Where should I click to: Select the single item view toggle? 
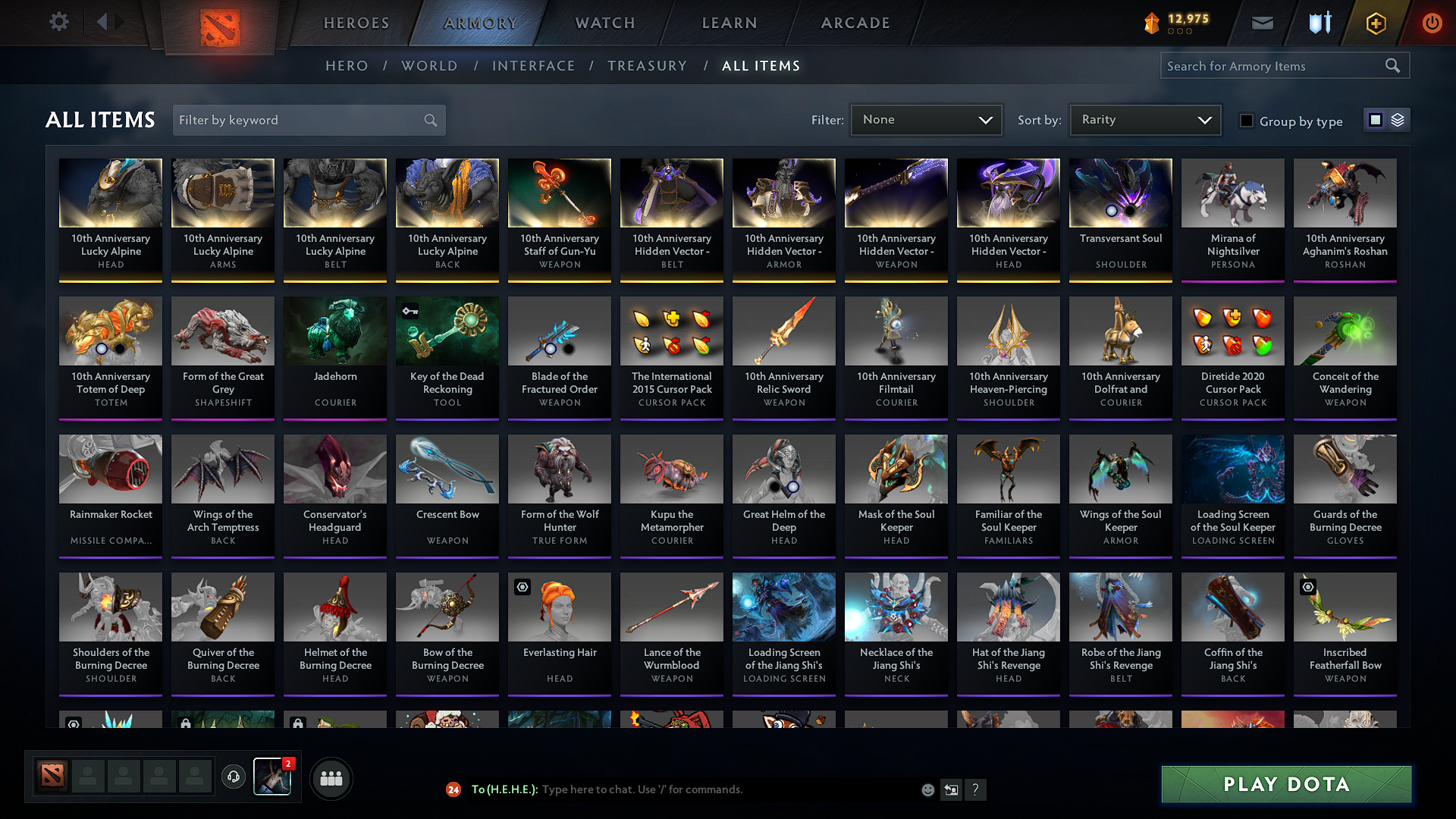pyautogui.click(x=1376, y=120)
